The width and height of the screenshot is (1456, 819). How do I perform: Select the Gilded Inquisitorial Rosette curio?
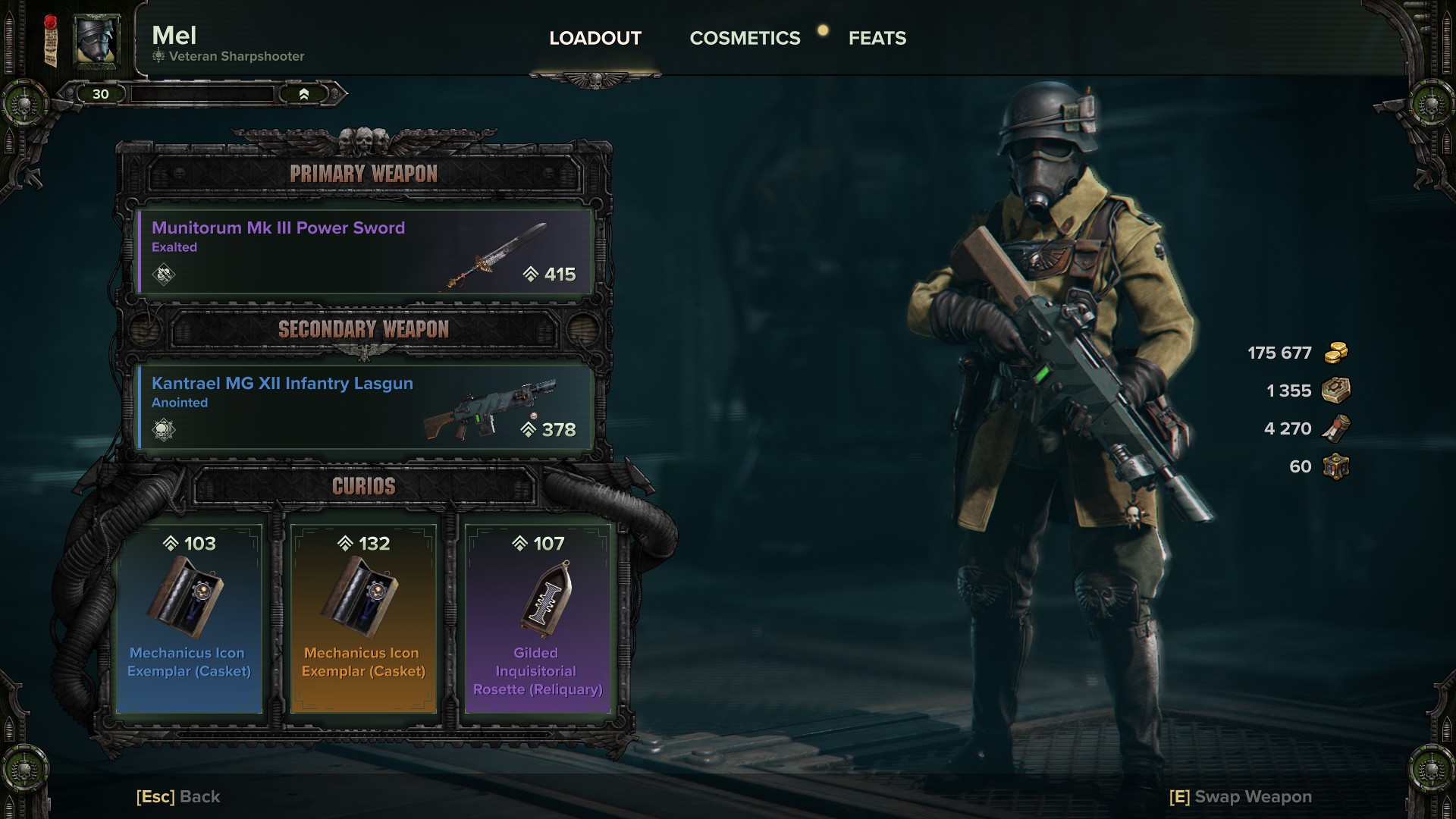pyautogui.click(x=538, y=618)
